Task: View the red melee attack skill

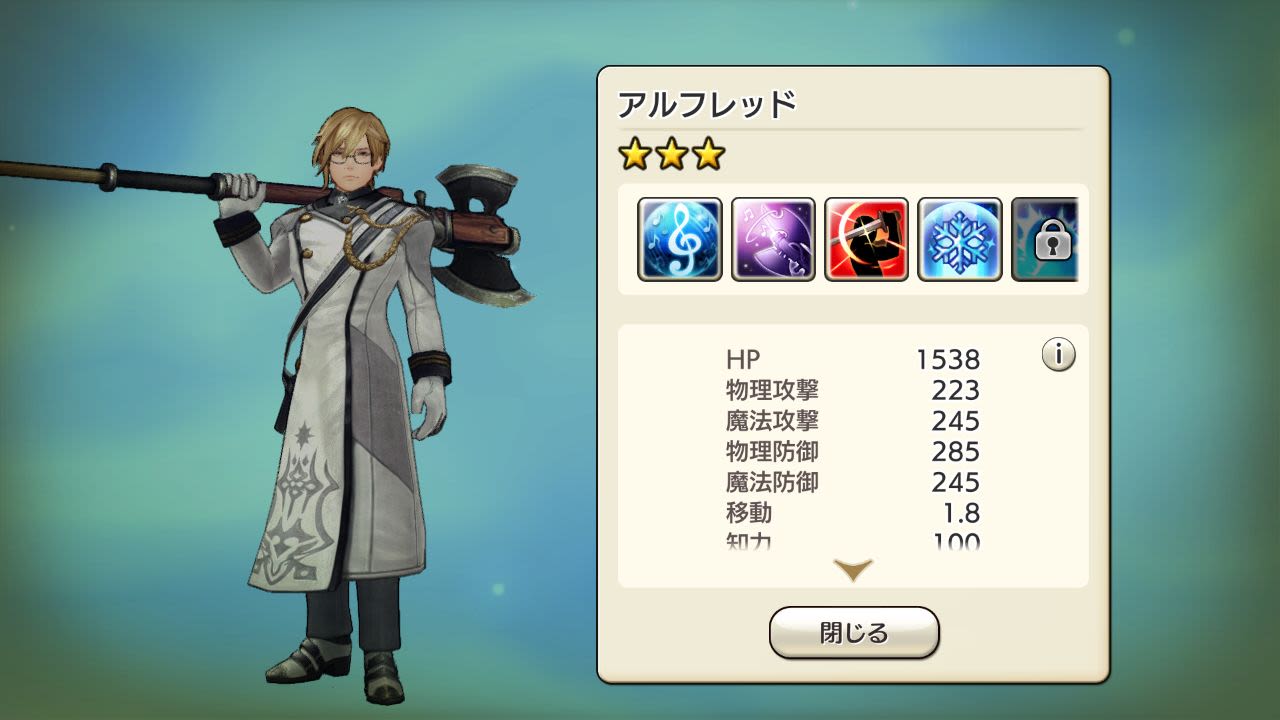Action: coord(866,240)
